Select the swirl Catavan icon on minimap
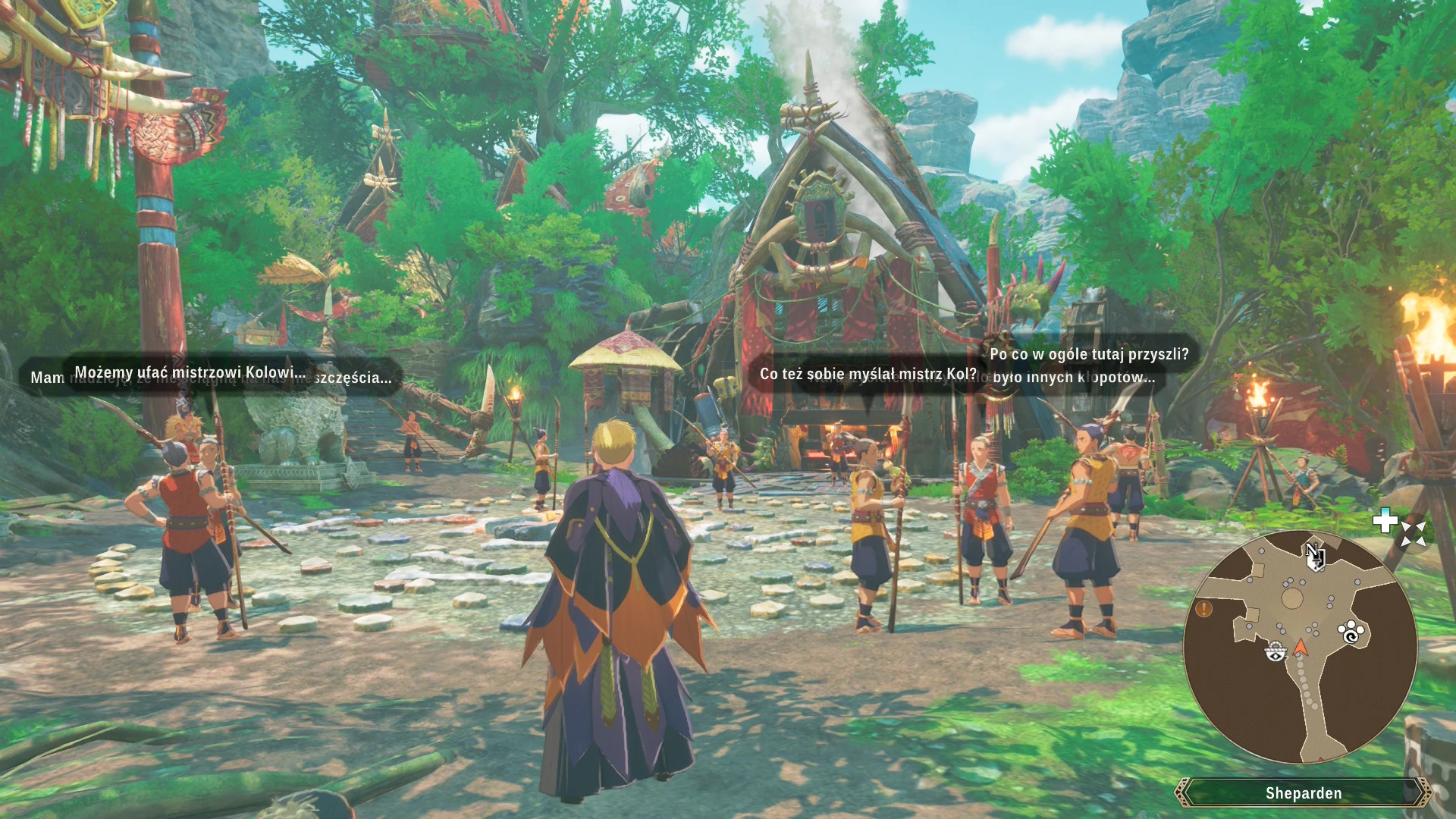Image resolution: width=1456 pixels, height=819 pixels. point(1351,637)
